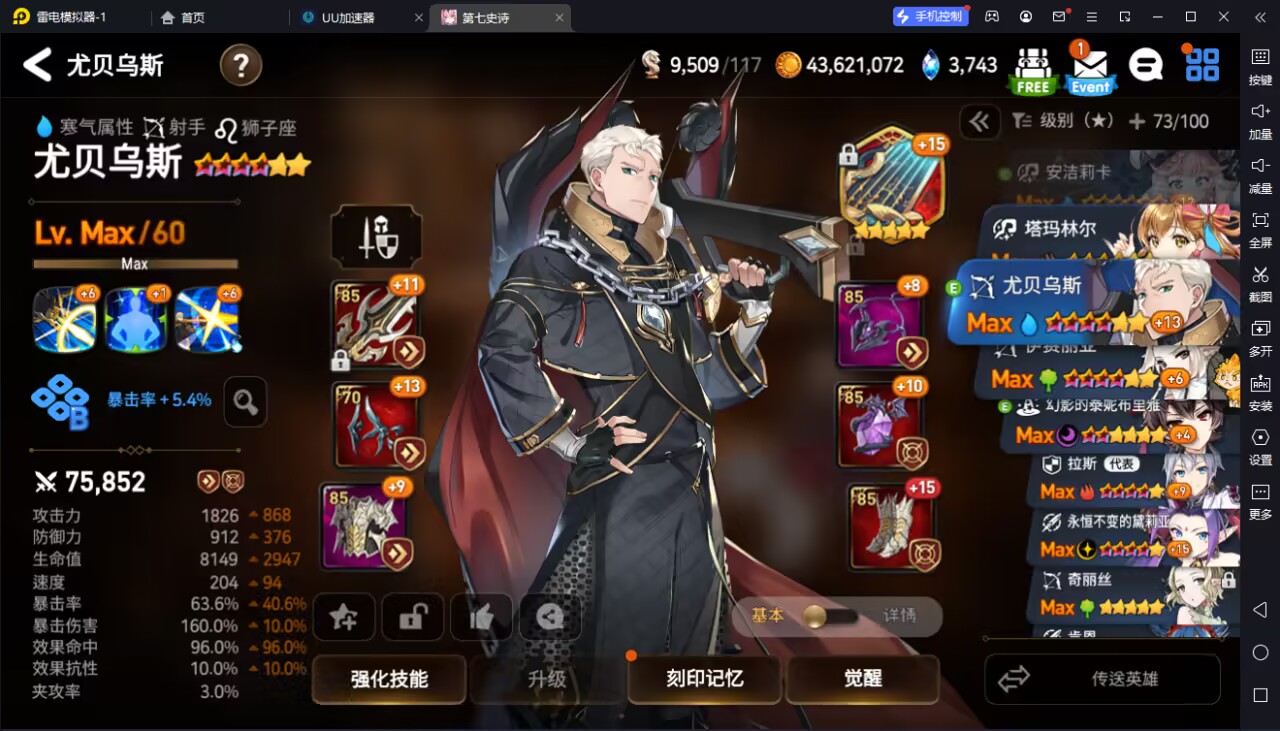Open the question mark help button

(x=241, y=65)
